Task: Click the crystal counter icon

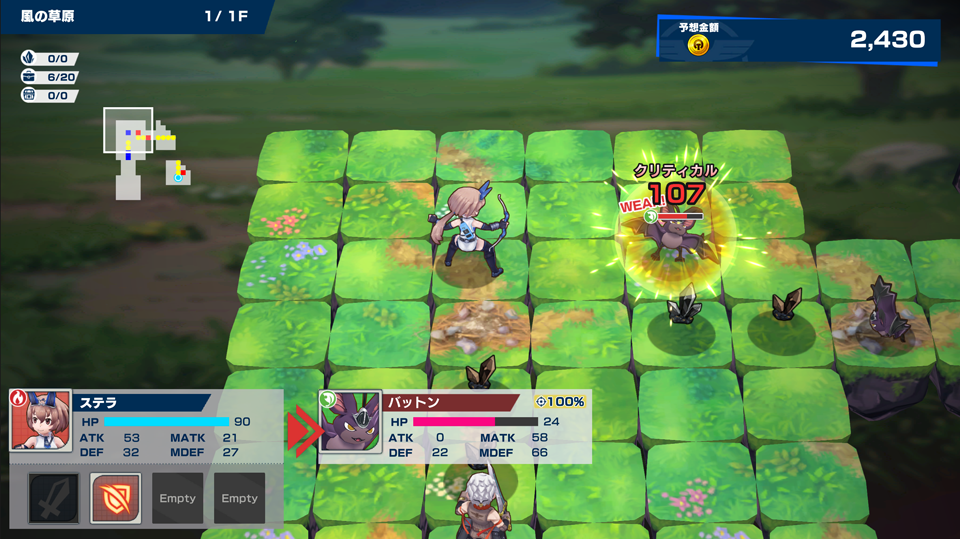Action: 29,58
